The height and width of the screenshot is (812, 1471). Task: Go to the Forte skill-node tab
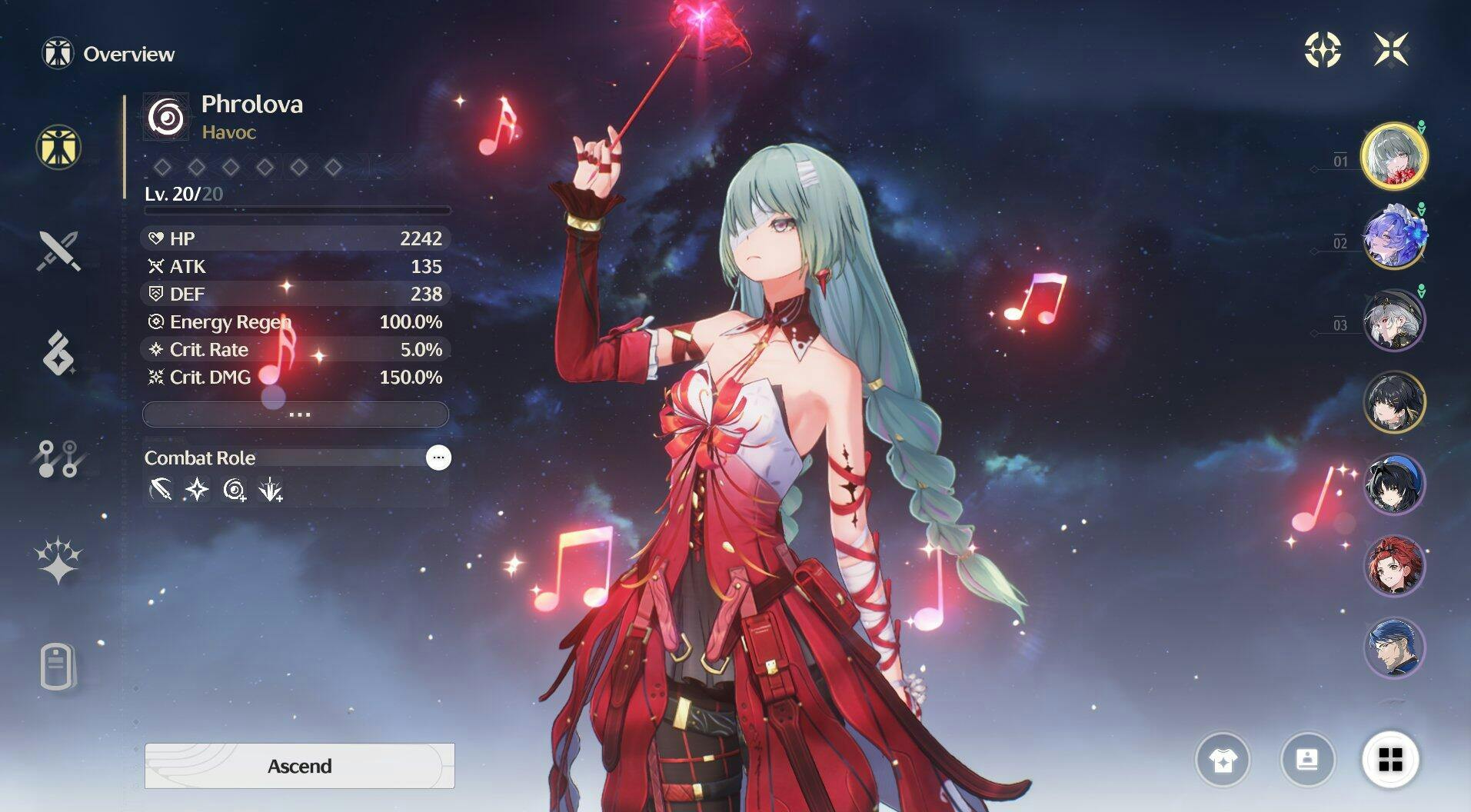coord(58,458)
